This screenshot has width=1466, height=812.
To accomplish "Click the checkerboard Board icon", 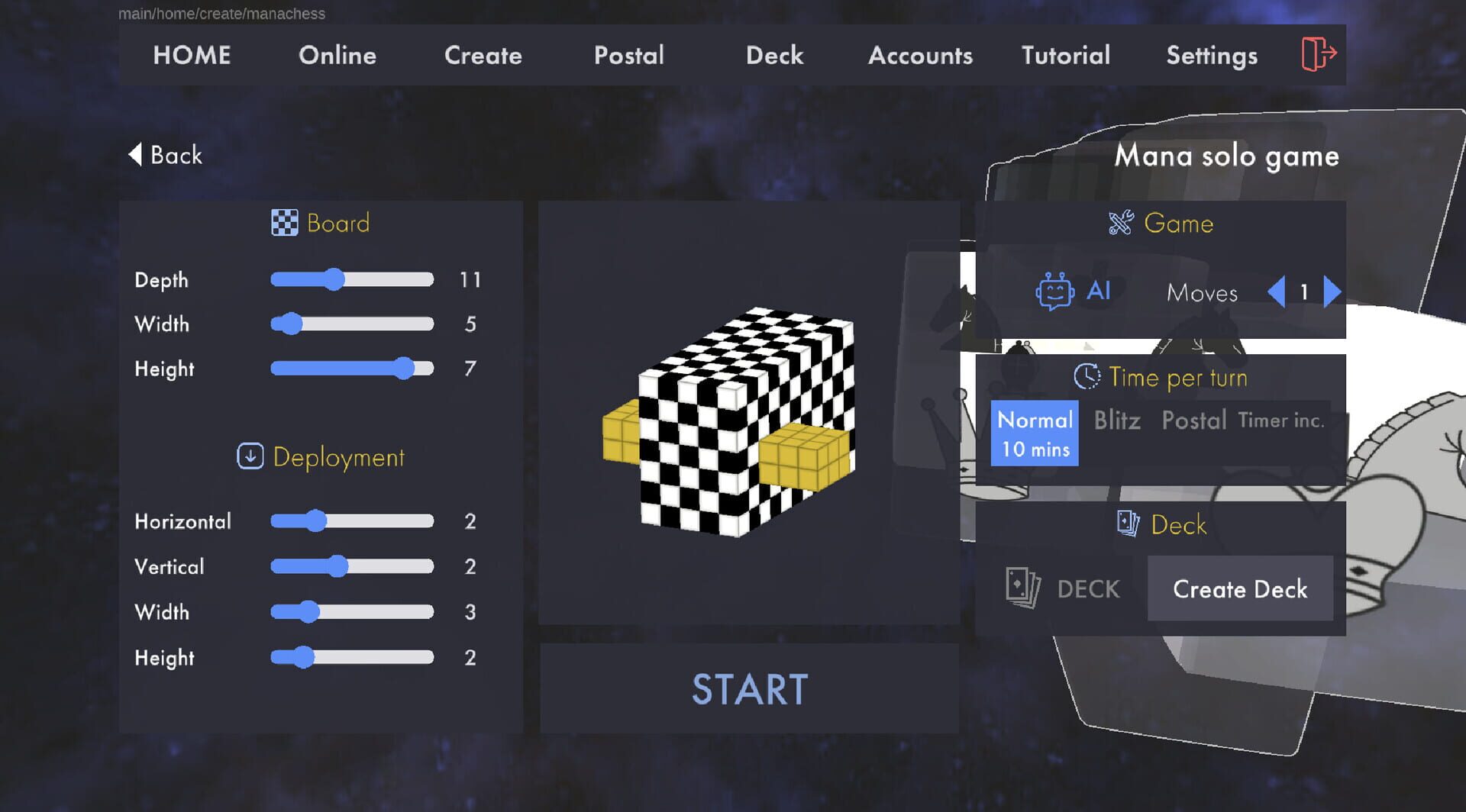I will (x=285, y=223).
